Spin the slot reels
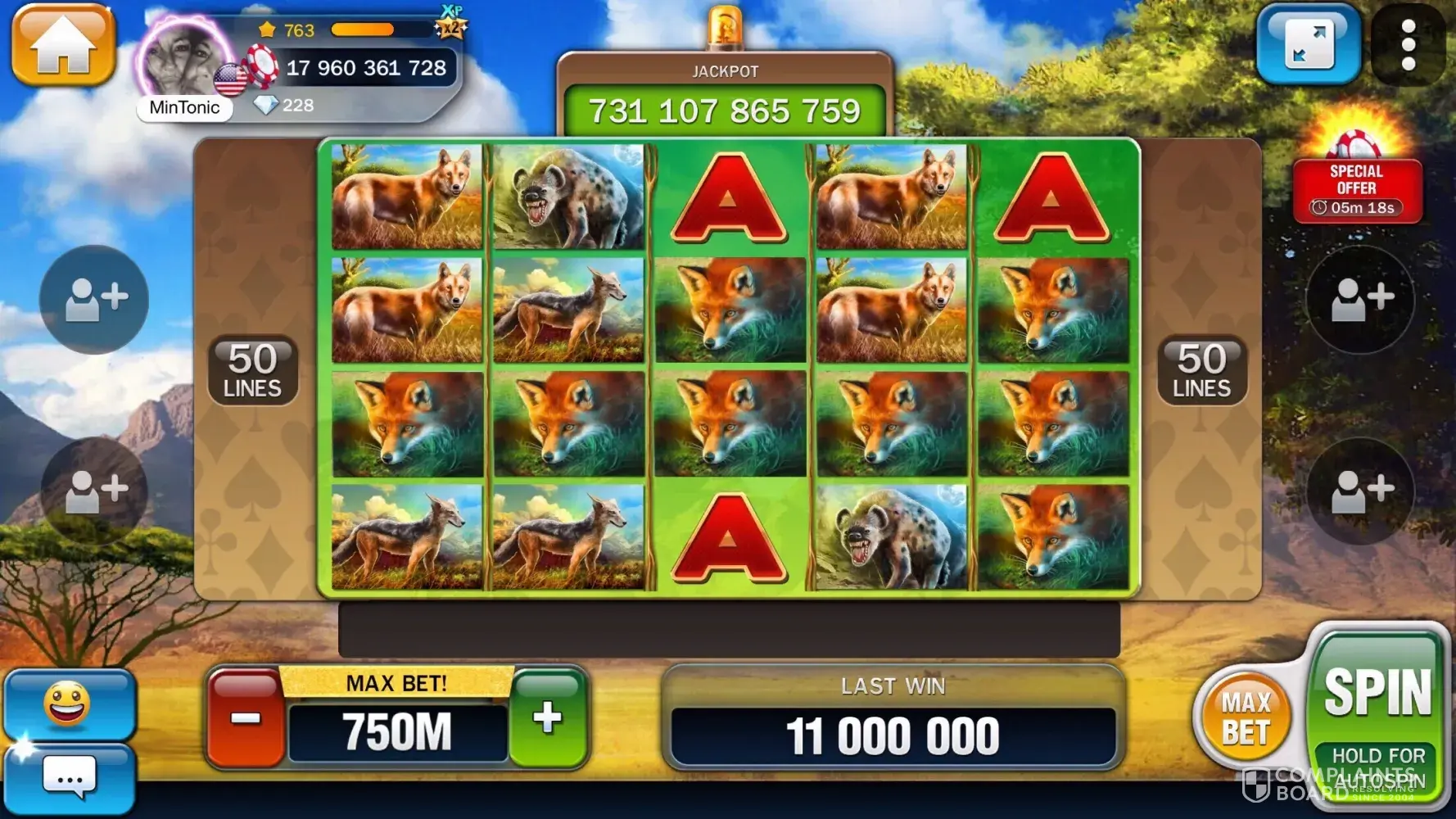Viewport: 1456px width, 819px height. (x=1377, y=692)
